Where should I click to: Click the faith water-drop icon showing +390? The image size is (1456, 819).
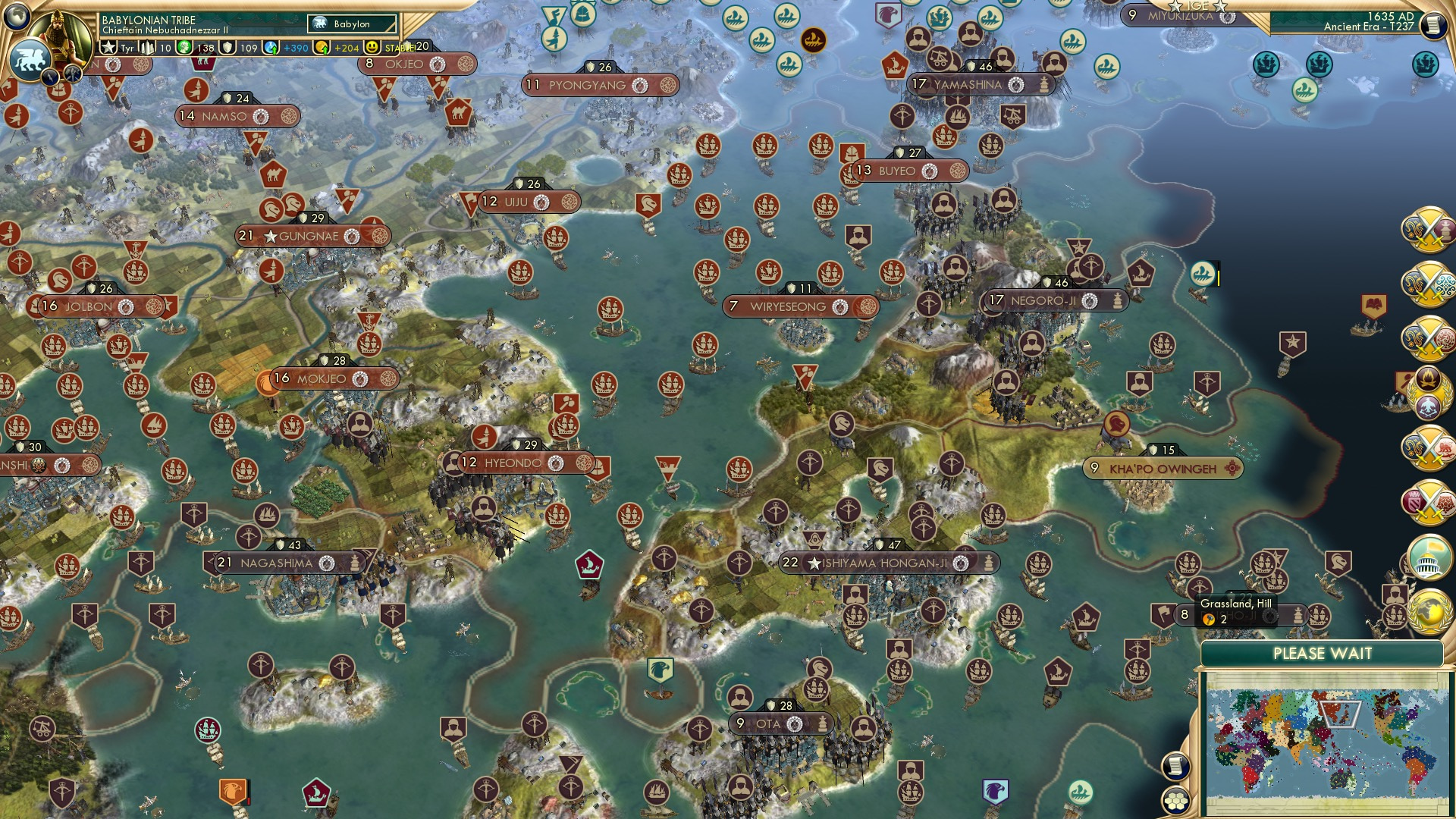272,46
